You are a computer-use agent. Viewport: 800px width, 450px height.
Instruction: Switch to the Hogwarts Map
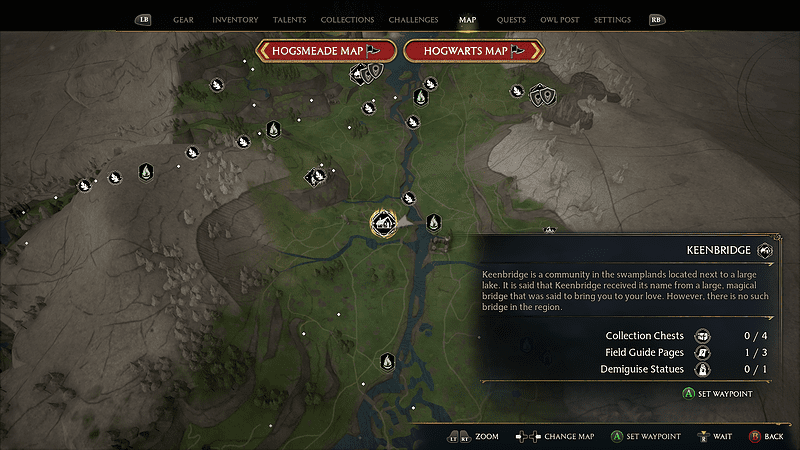point(473,50)
